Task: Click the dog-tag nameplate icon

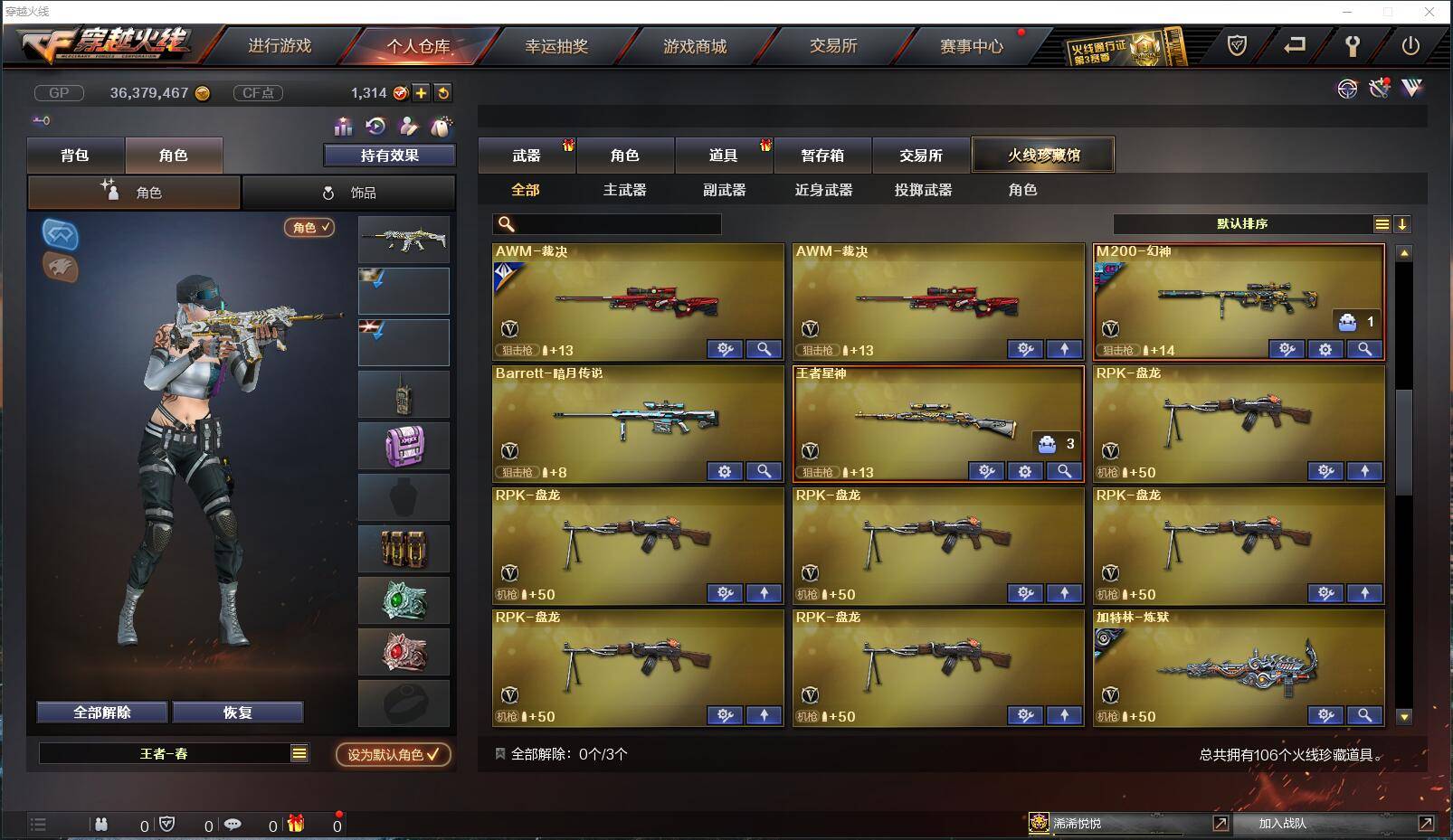Action: click(442, 127)
